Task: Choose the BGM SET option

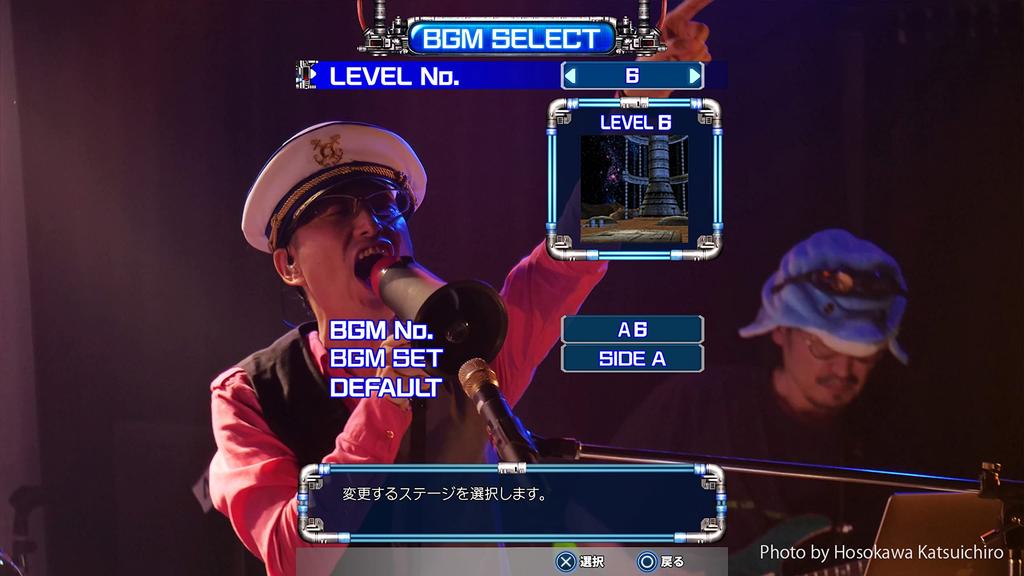Action: tap(386, 358)
